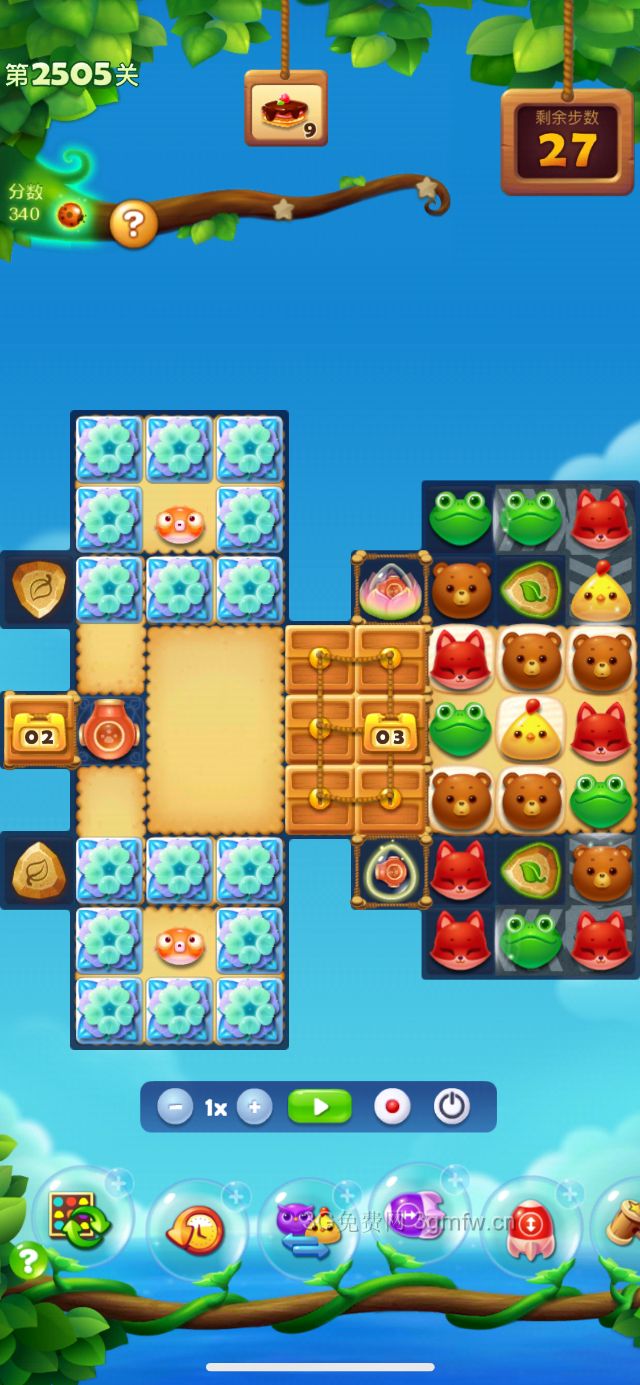The width and height of the screenshot is (640, 1385).
Task: Click the power button on the control bar
Action: [x=452, y=1107]
